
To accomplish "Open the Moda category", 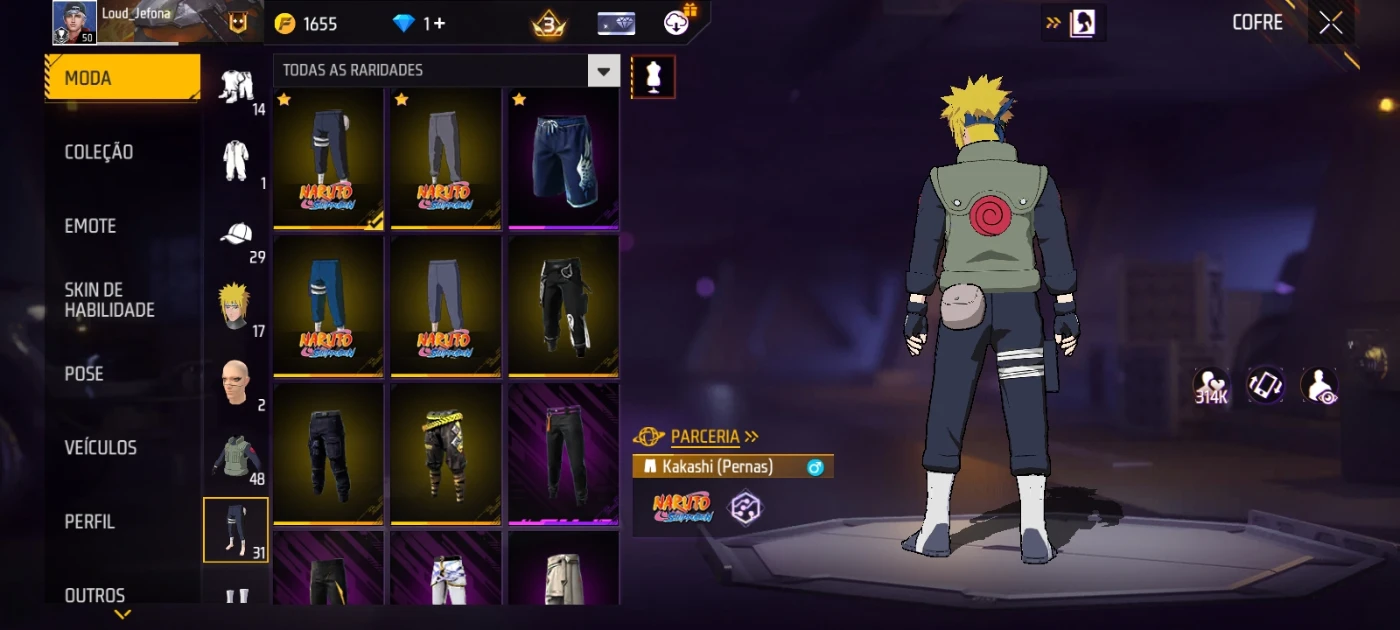I will (122, 78).
